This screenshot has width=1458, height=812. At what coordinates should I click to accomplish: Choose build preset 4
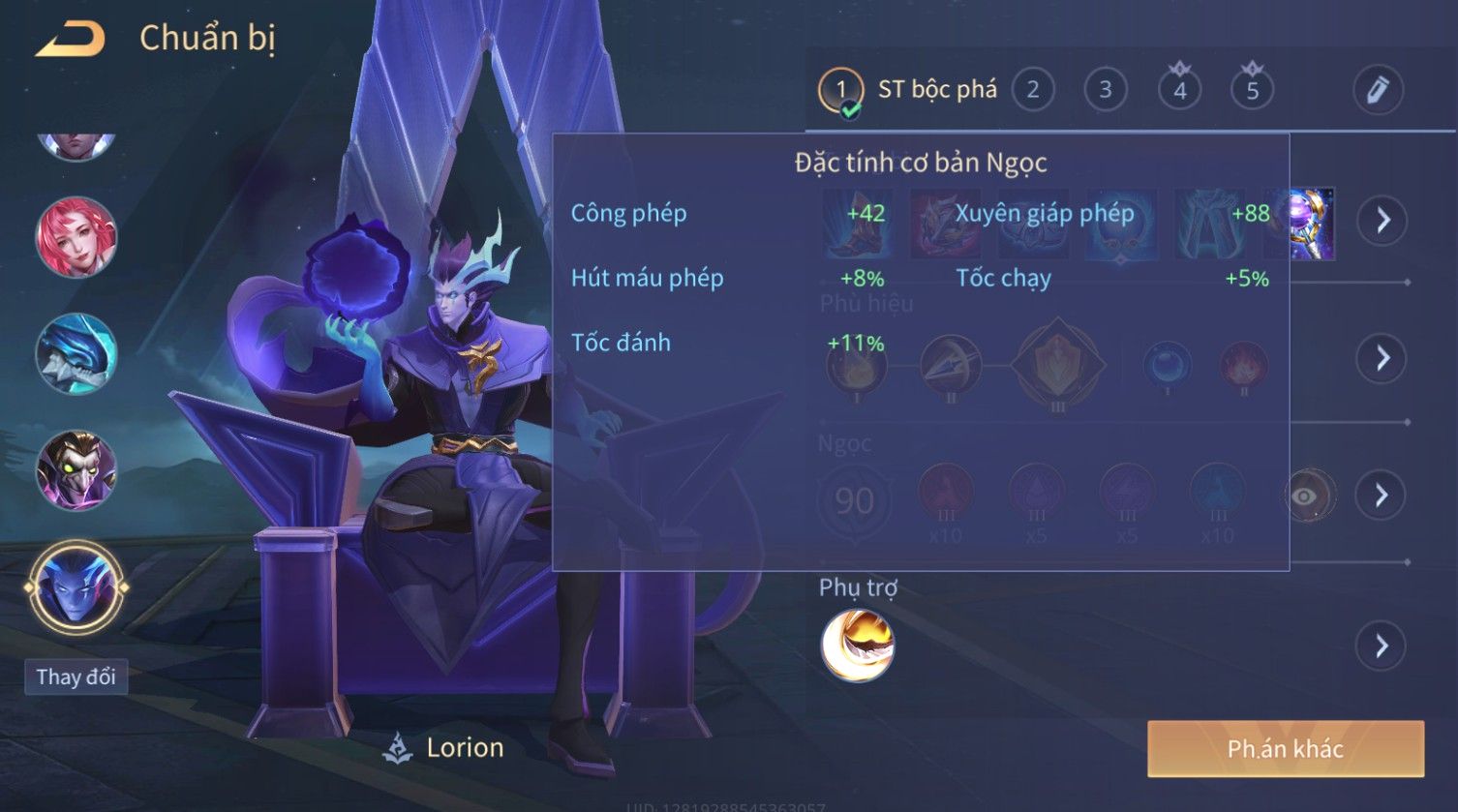click(1179, 90)
